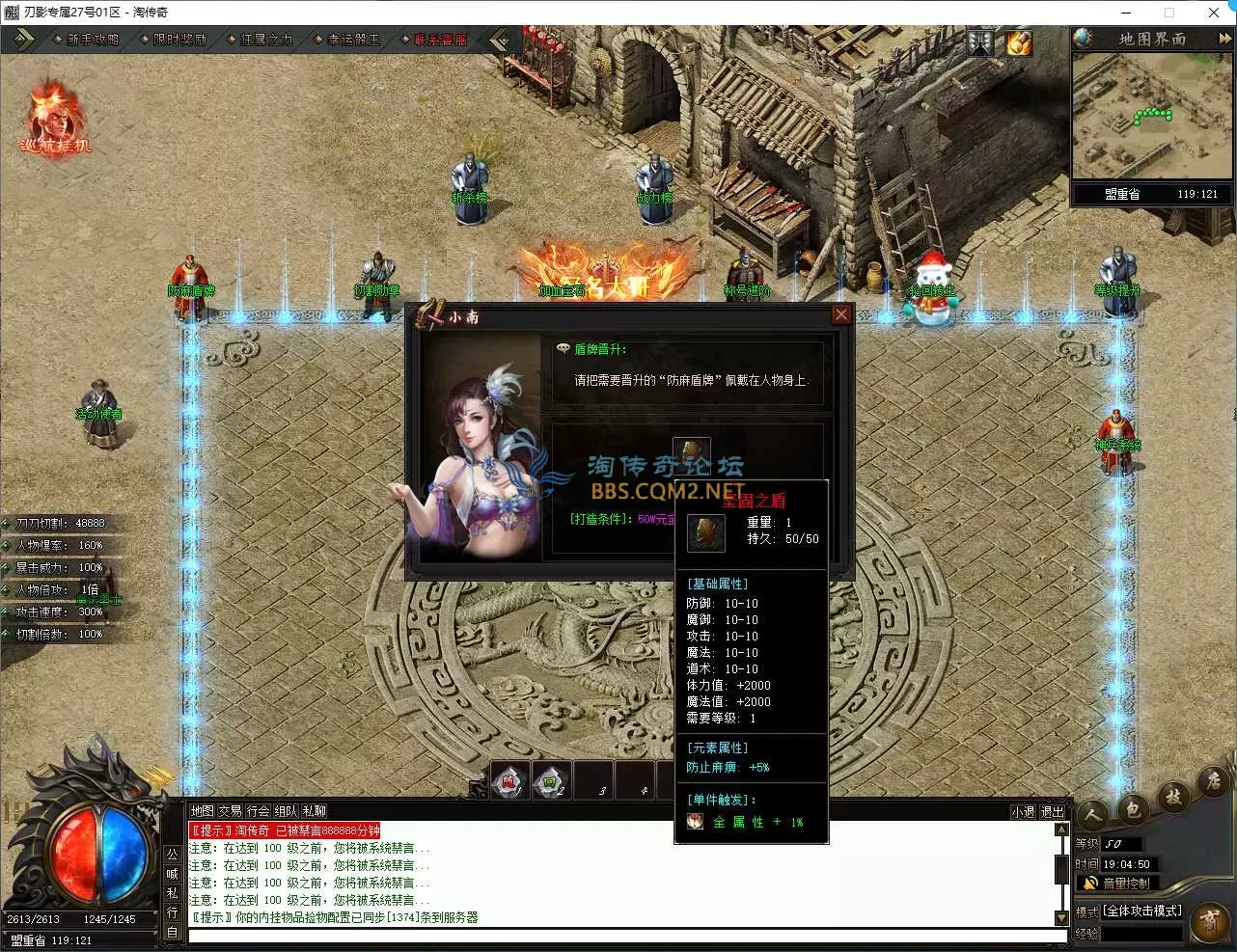Open the bag with the 包 button
Screen dimensions: 1237x952
[1133, 808]
